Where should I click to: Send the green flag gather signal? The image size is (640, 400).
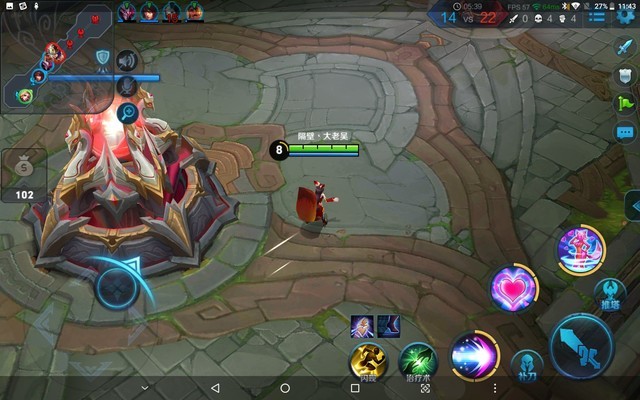click(x=625, y=102)
